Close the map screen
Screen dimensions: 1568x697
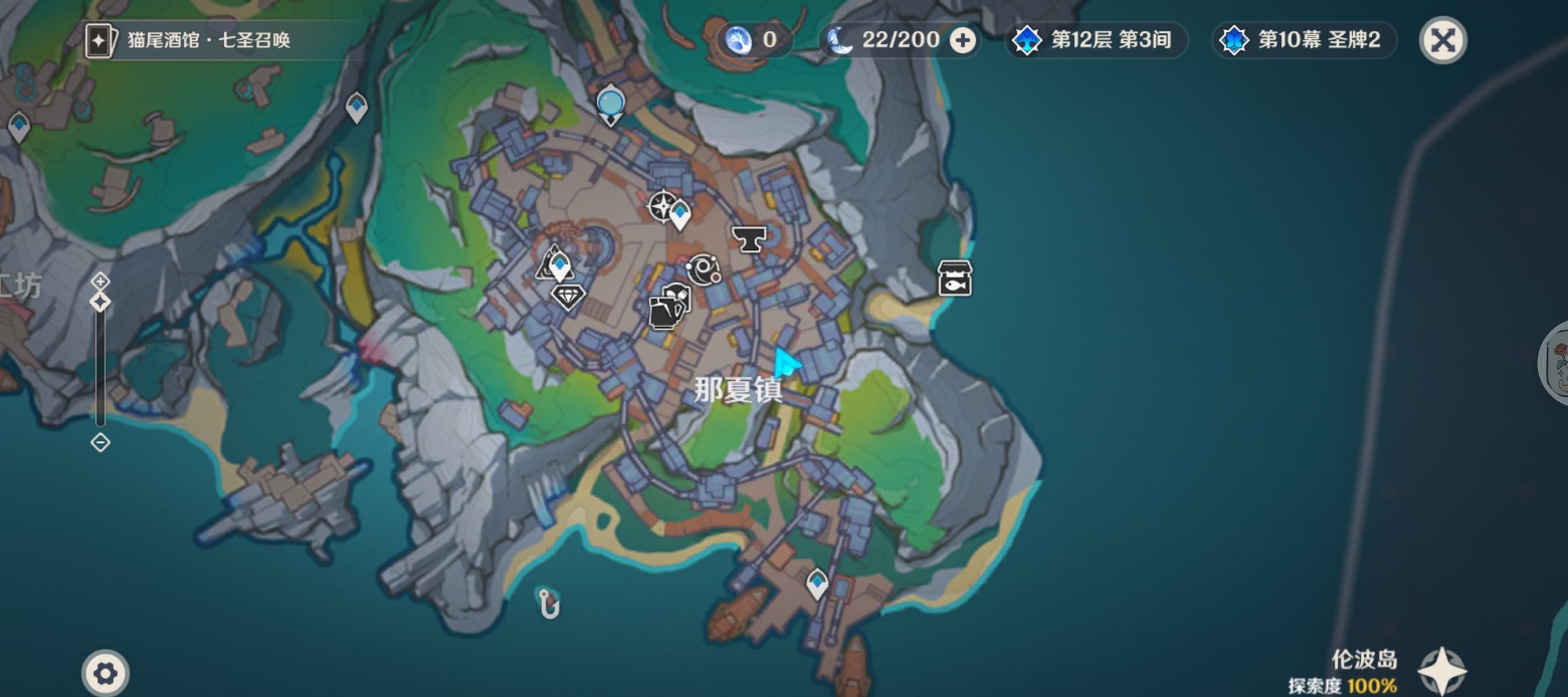pos(1443,40)
